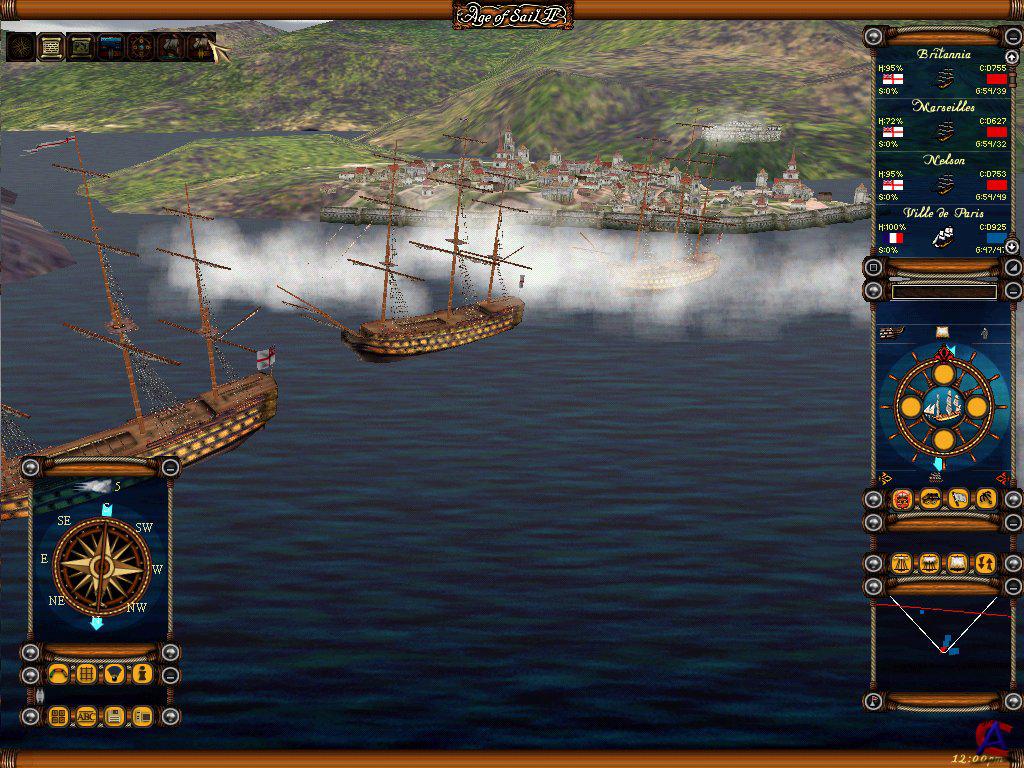The height and width of the screenshot is (768, 1024).
Task: Click the floppy disk save button
Action: [x=115, y=716]
